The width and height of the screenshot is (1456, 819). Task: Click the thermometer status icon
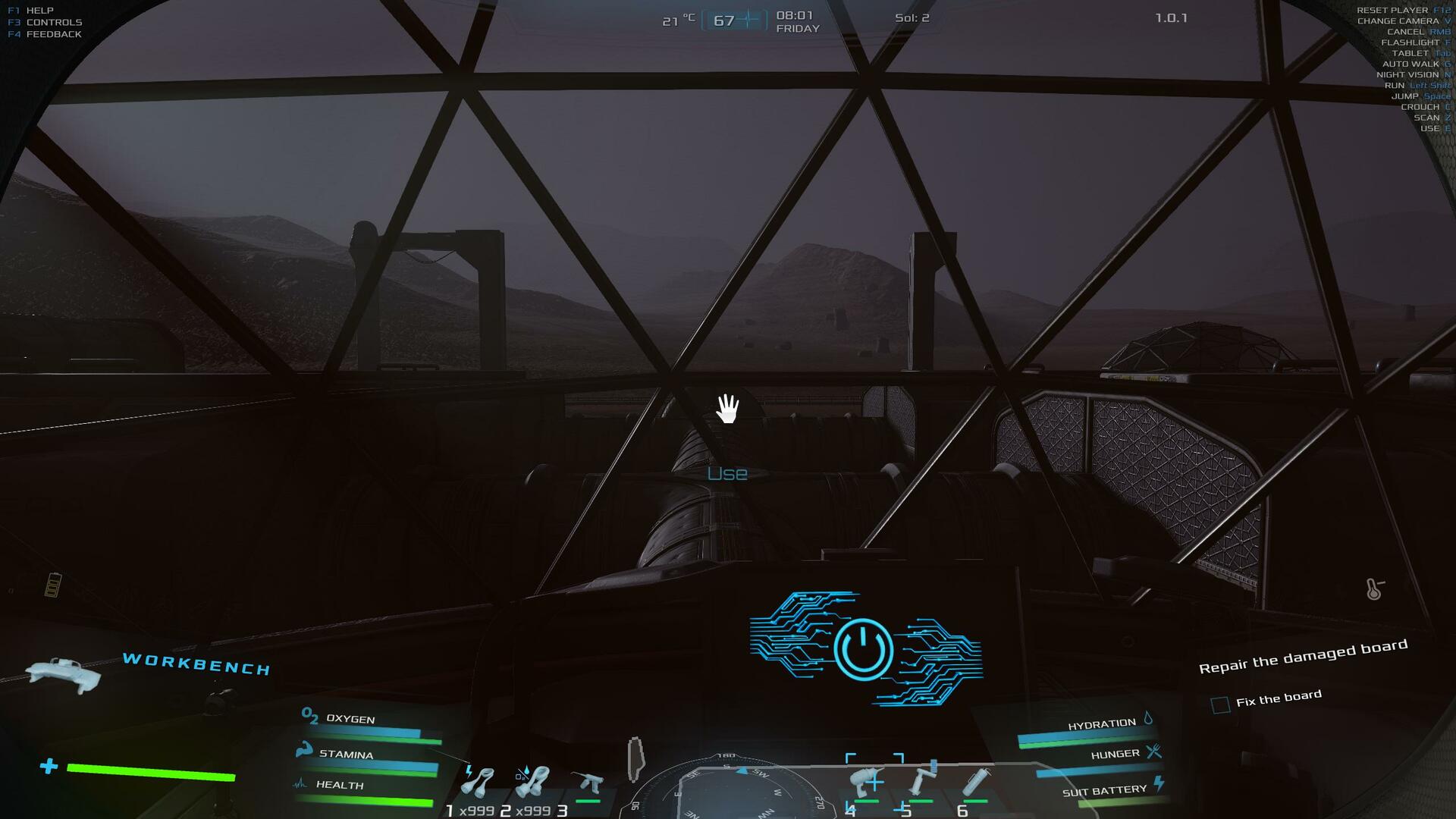point(1374,589)
